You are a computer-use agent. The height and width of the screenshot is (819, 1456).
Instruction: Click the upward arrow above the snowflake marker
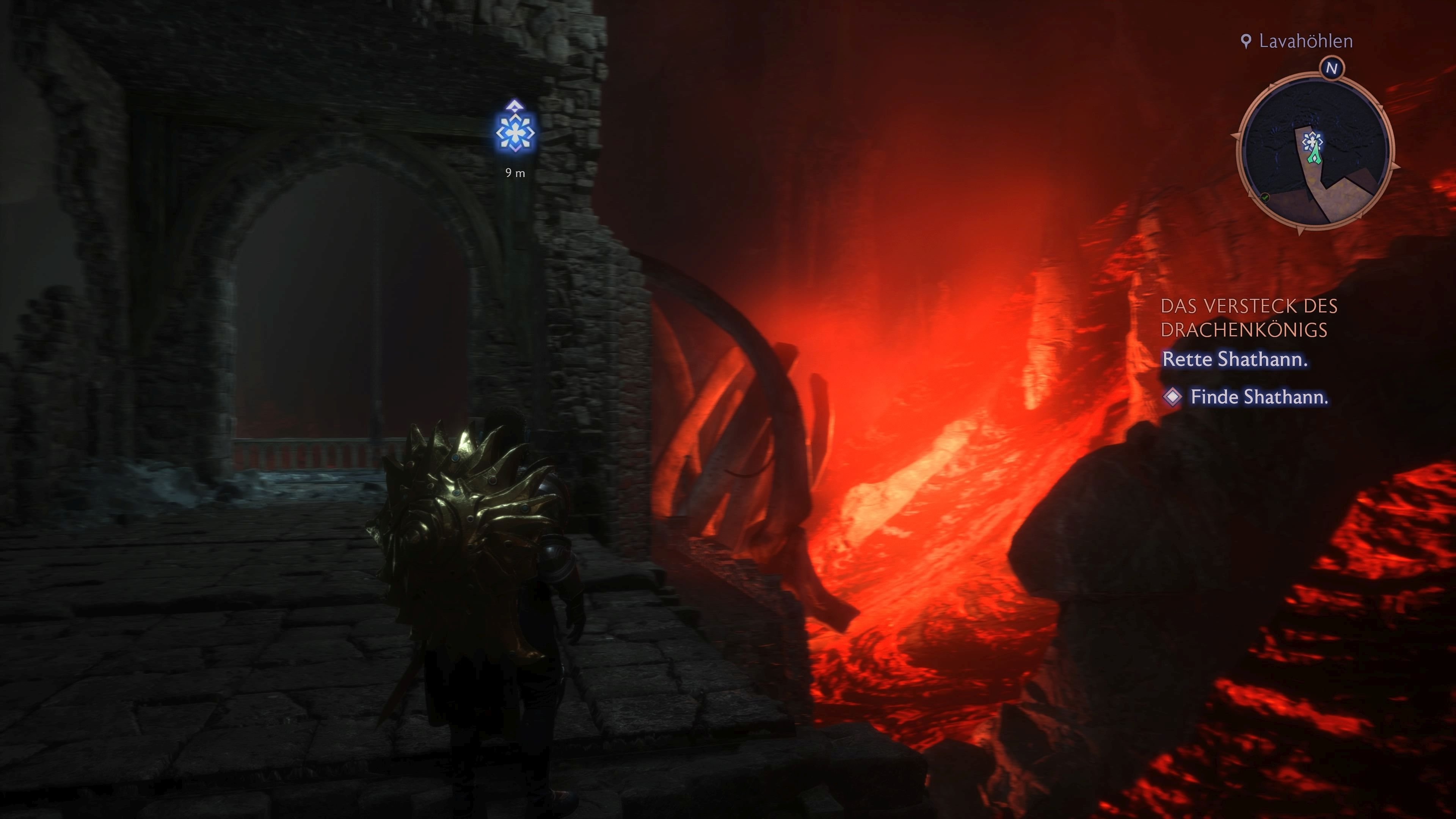tap(516, 105)
